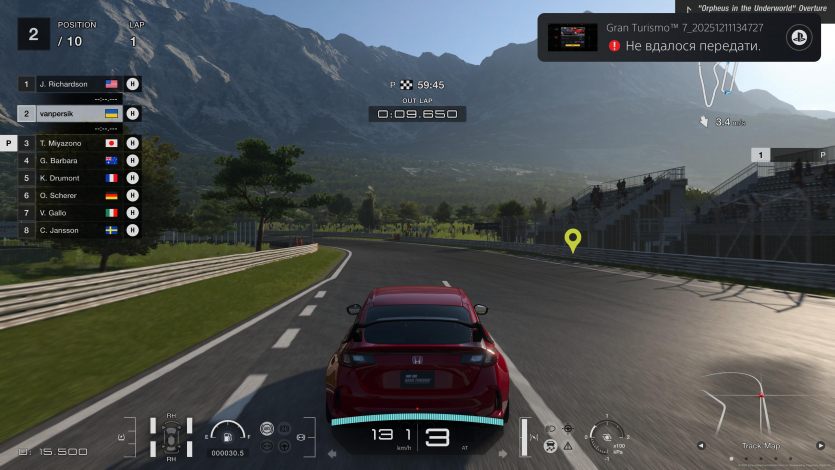The image size is (835, 470).
Task: Switch to the previous display panel with left arrow
Action: pos(700,446)
